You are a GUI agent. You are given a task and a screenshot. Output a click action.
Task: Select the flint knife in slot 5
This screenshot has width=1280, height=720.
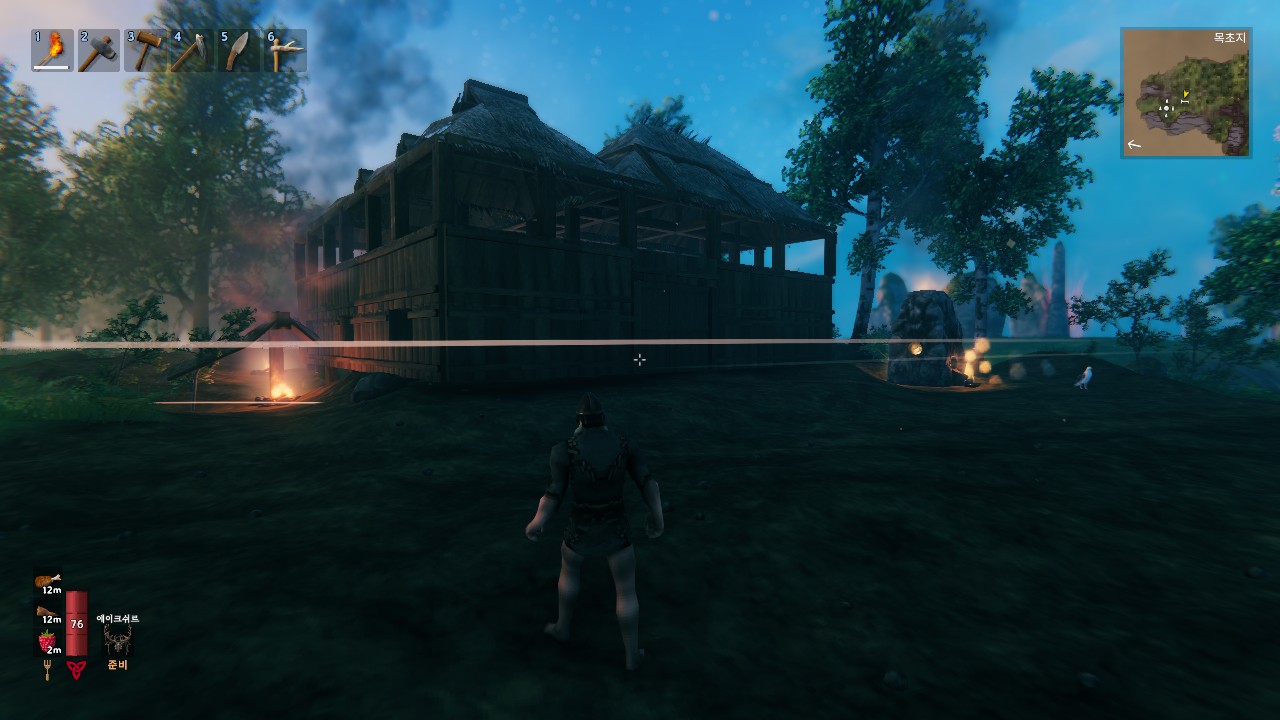pos(237,48)
